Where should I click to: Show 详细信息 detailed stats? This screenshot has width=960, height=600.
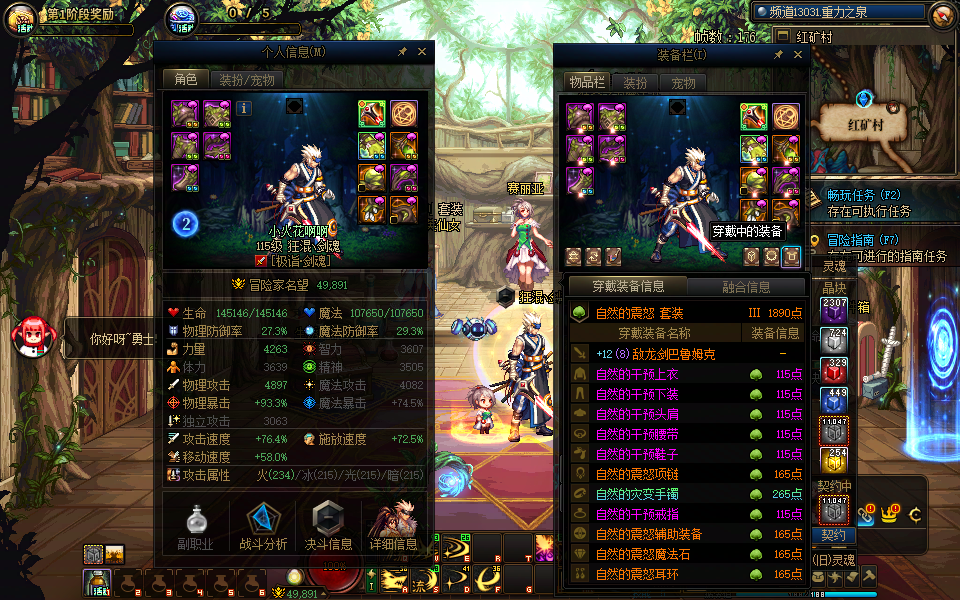coord(394,525)
